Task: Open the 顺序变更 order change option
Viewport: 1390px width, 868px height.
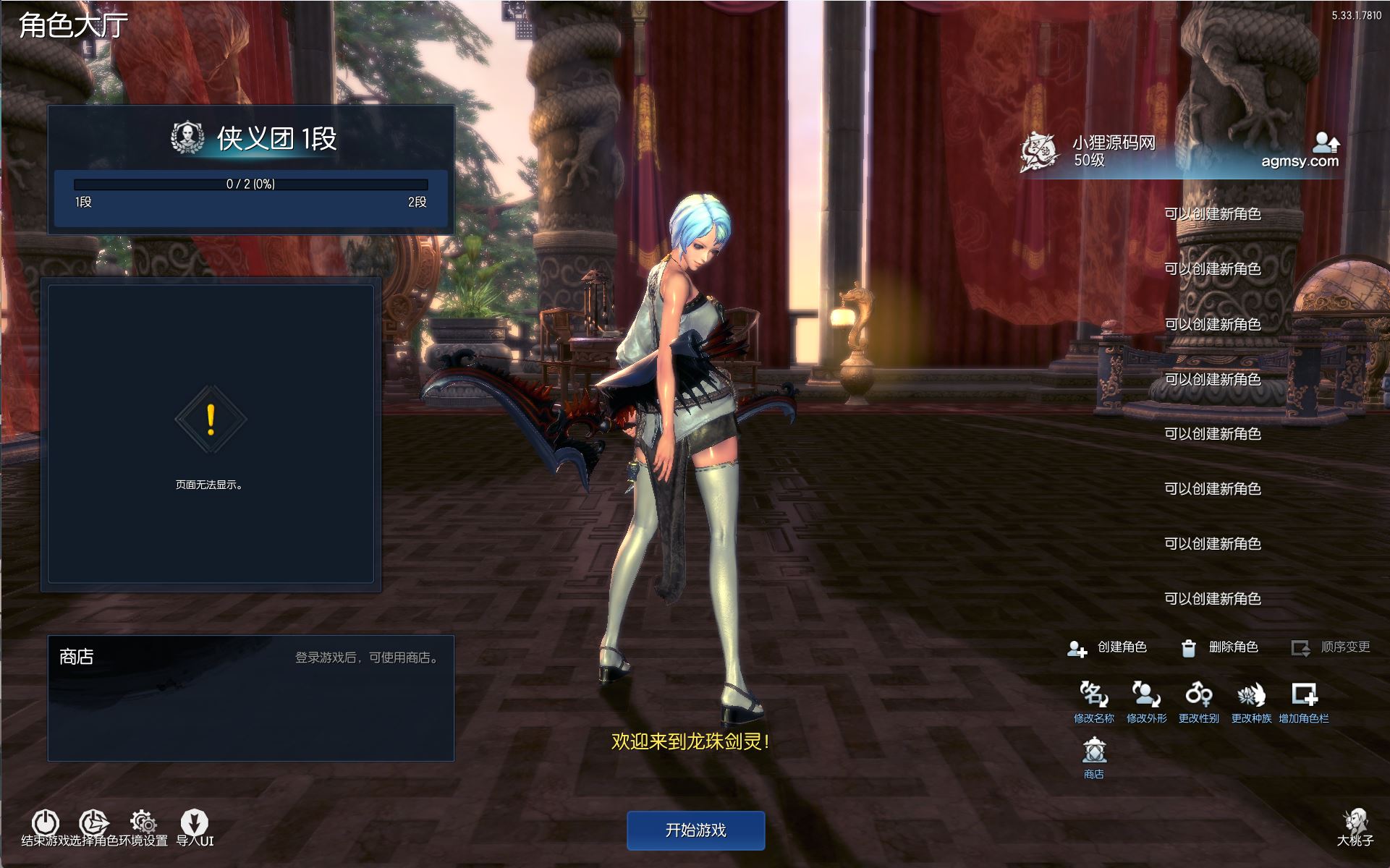Action: click(x=1331, y=647)
